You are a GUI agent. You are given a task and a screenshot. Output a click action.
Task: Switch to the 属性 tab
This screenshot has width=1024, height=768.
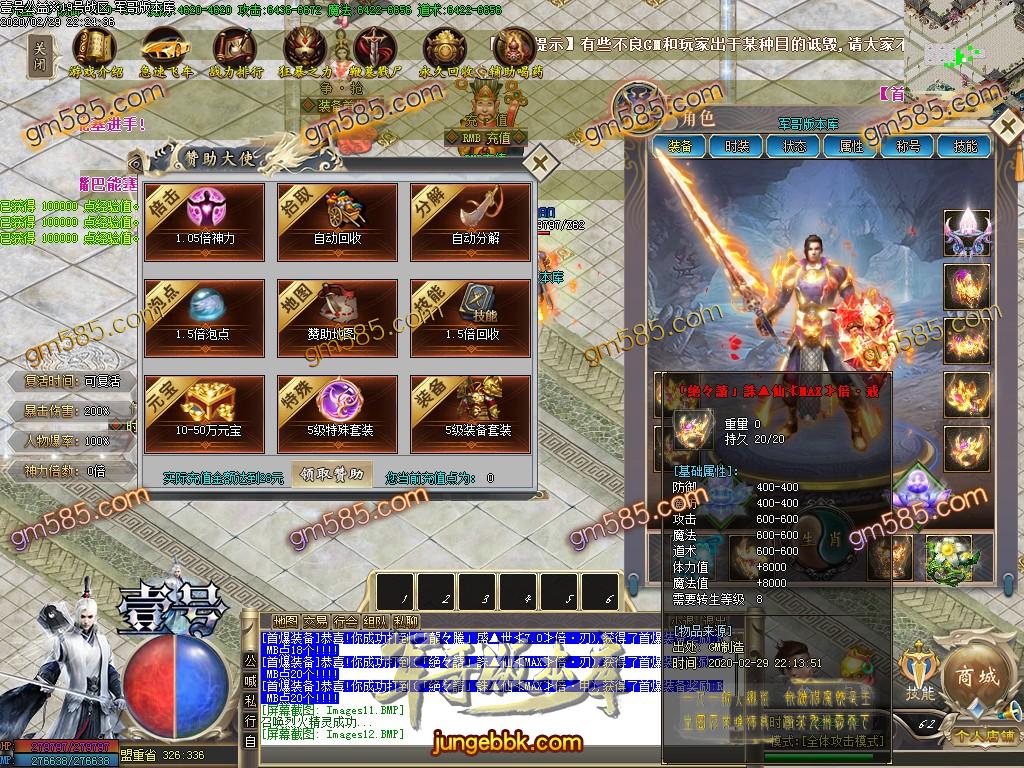coord(851,146)
